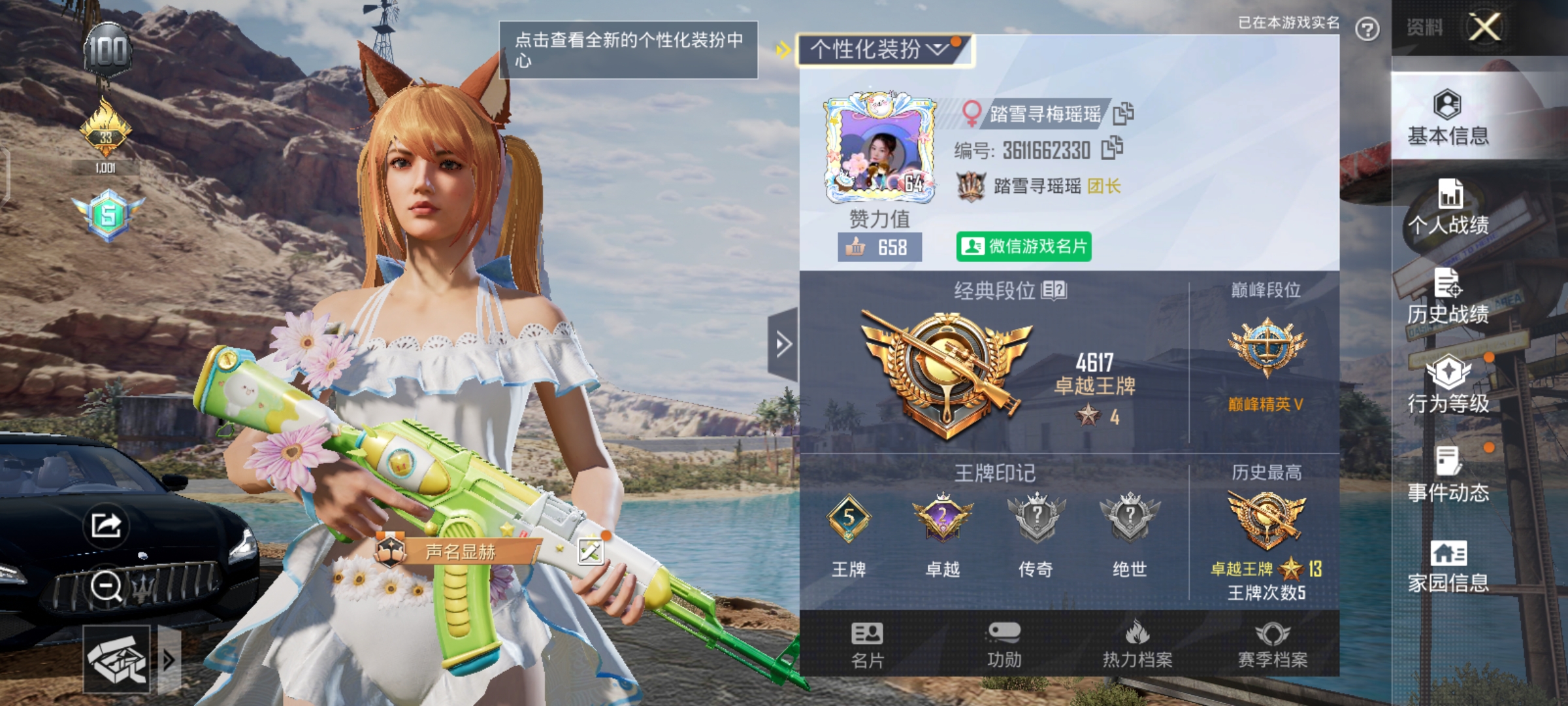View the 热力档案 section

point(1137,645)
